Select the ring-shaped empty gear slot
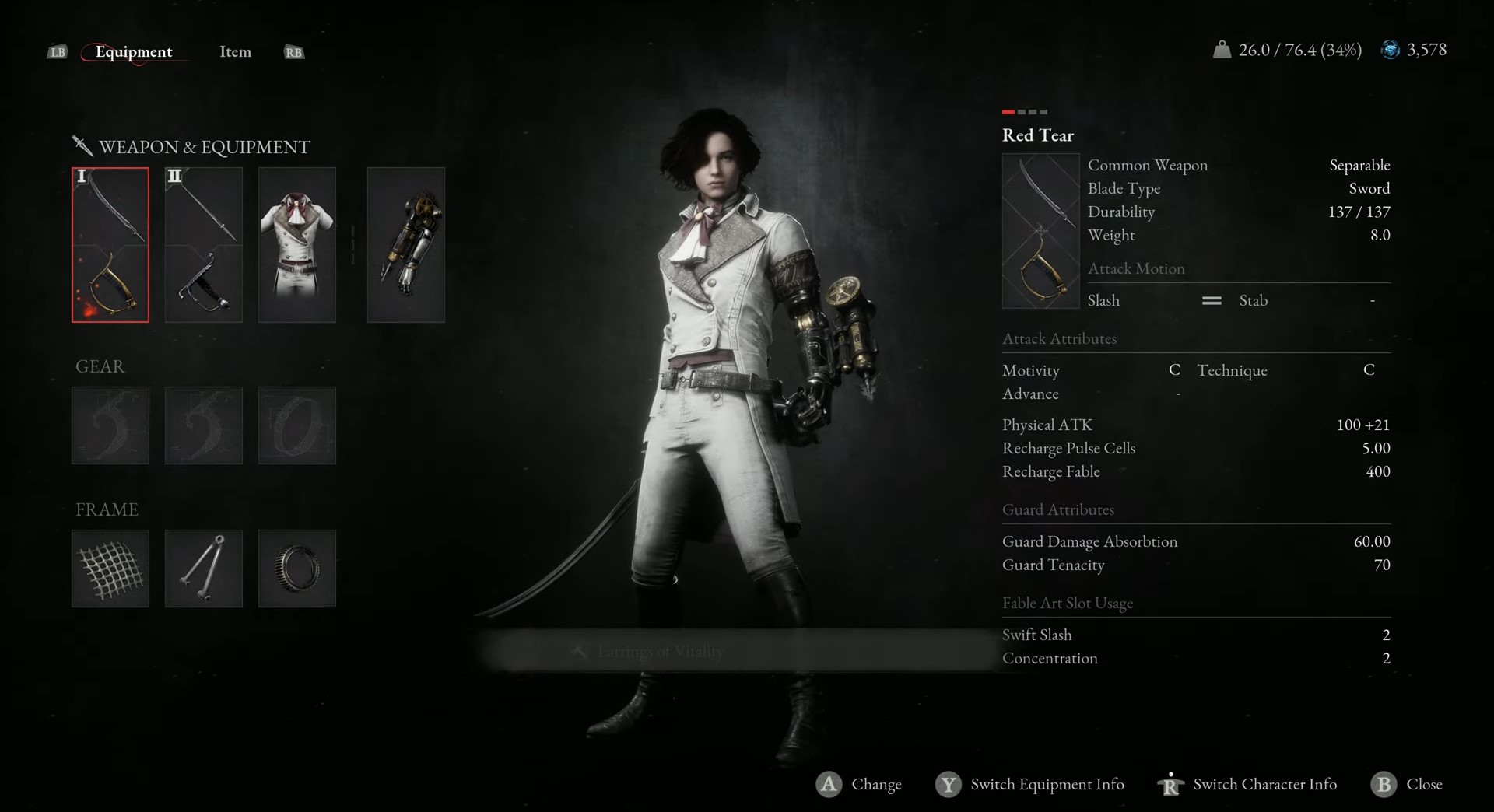1494x812 pixels. [x=297, y=425]
